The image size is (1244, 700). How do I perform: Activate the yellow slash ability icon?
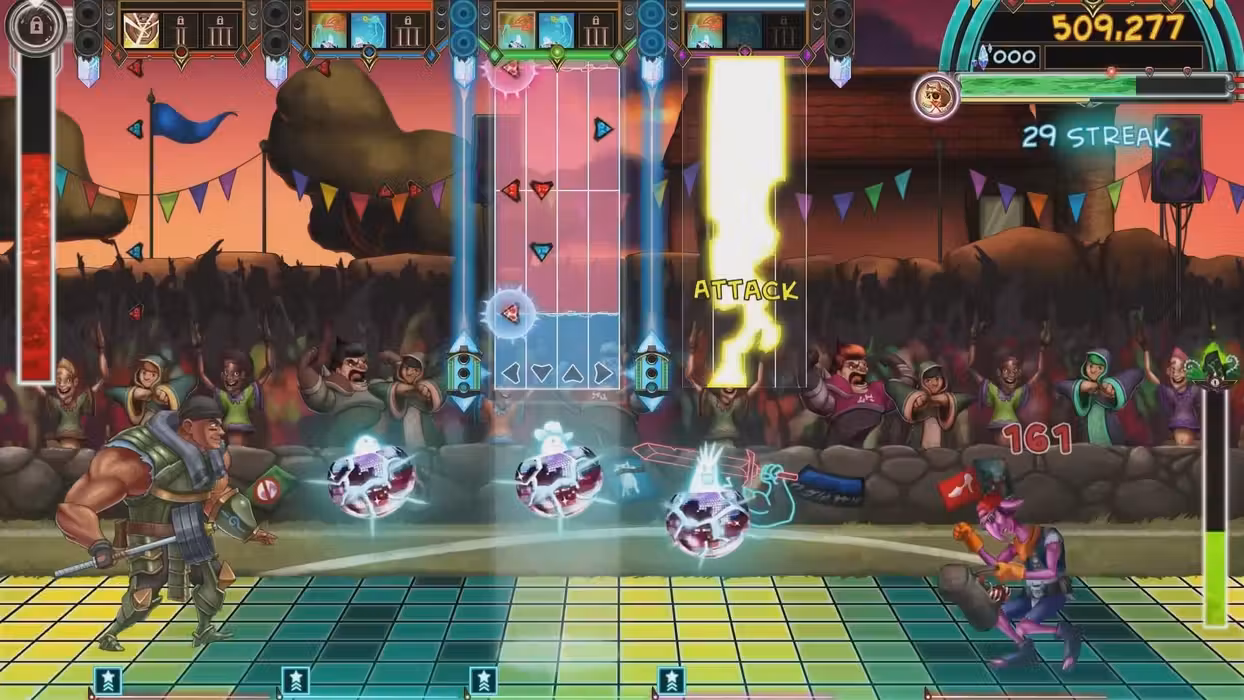[140, 30]
